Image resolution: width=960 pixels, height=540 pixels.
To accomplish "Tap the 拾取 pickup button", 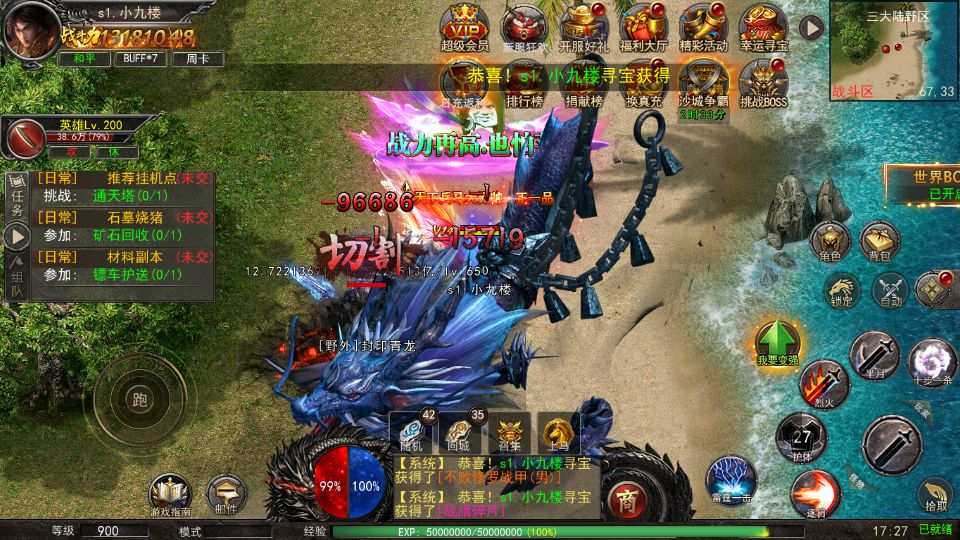I will click(x=936, y=494).
